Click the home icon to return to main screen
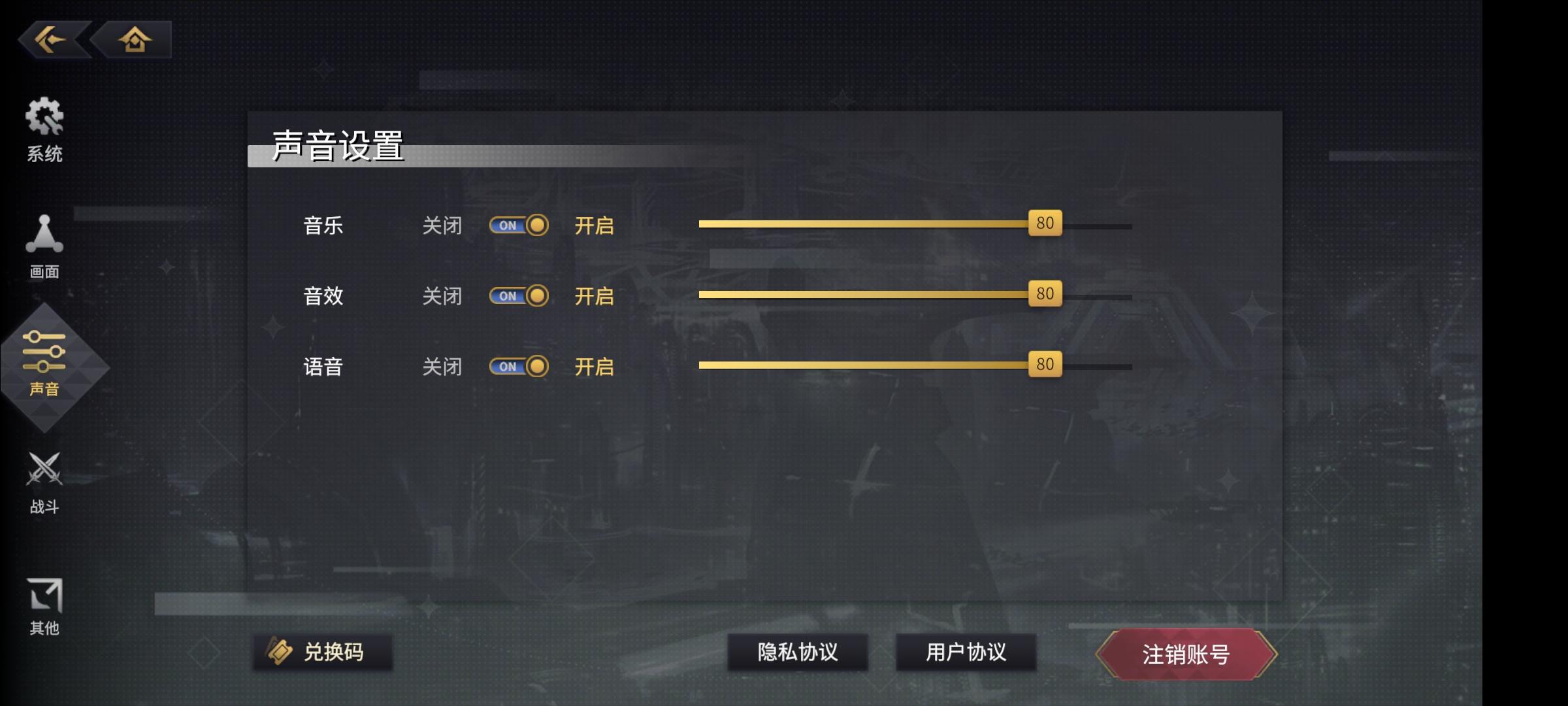 135,41
